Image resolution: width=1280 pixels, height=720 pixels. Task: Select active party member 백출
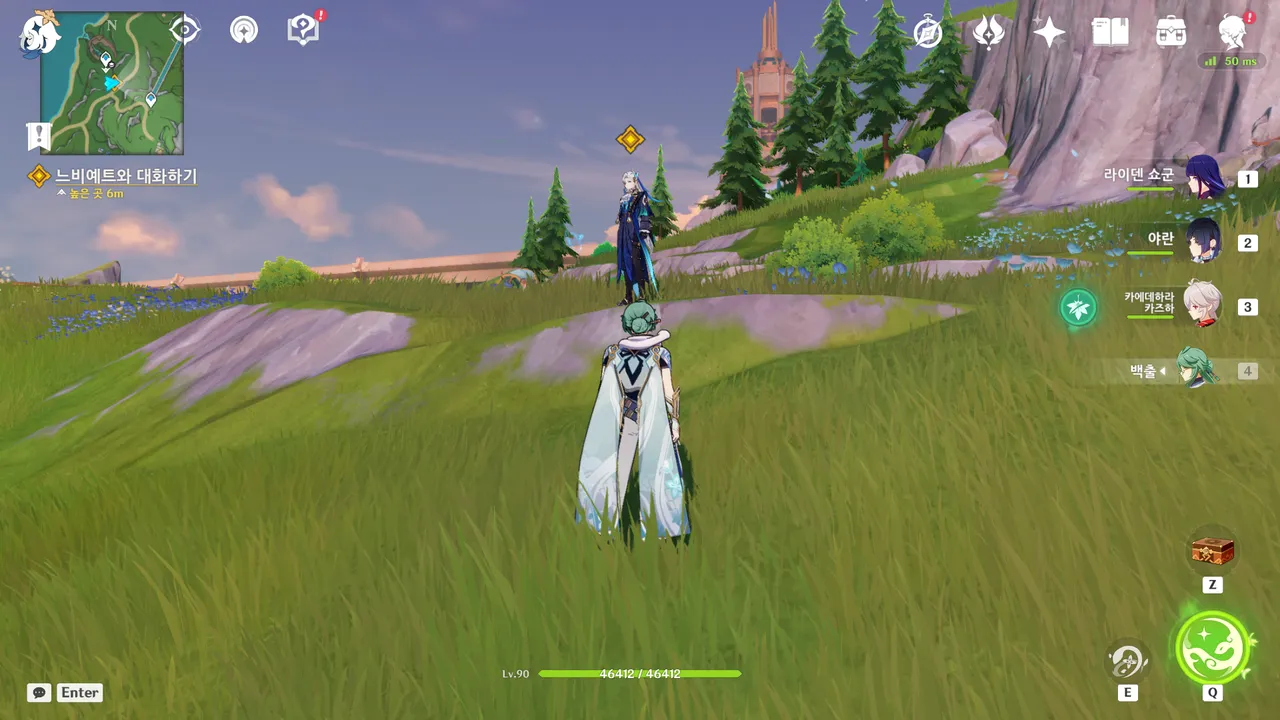pos(1196,369)
